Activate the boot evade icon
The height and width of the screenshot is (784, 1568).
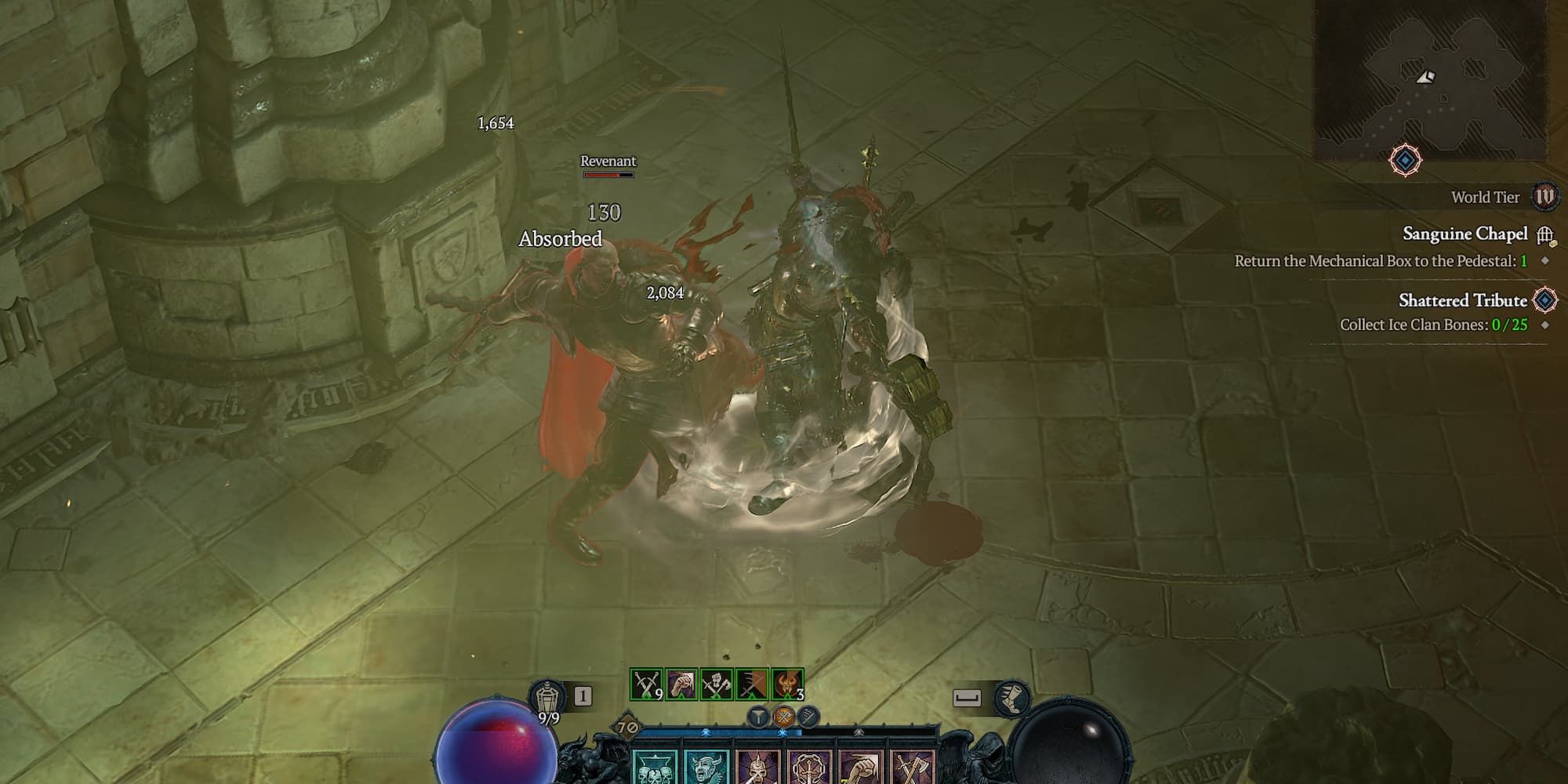pos(1011,698)
